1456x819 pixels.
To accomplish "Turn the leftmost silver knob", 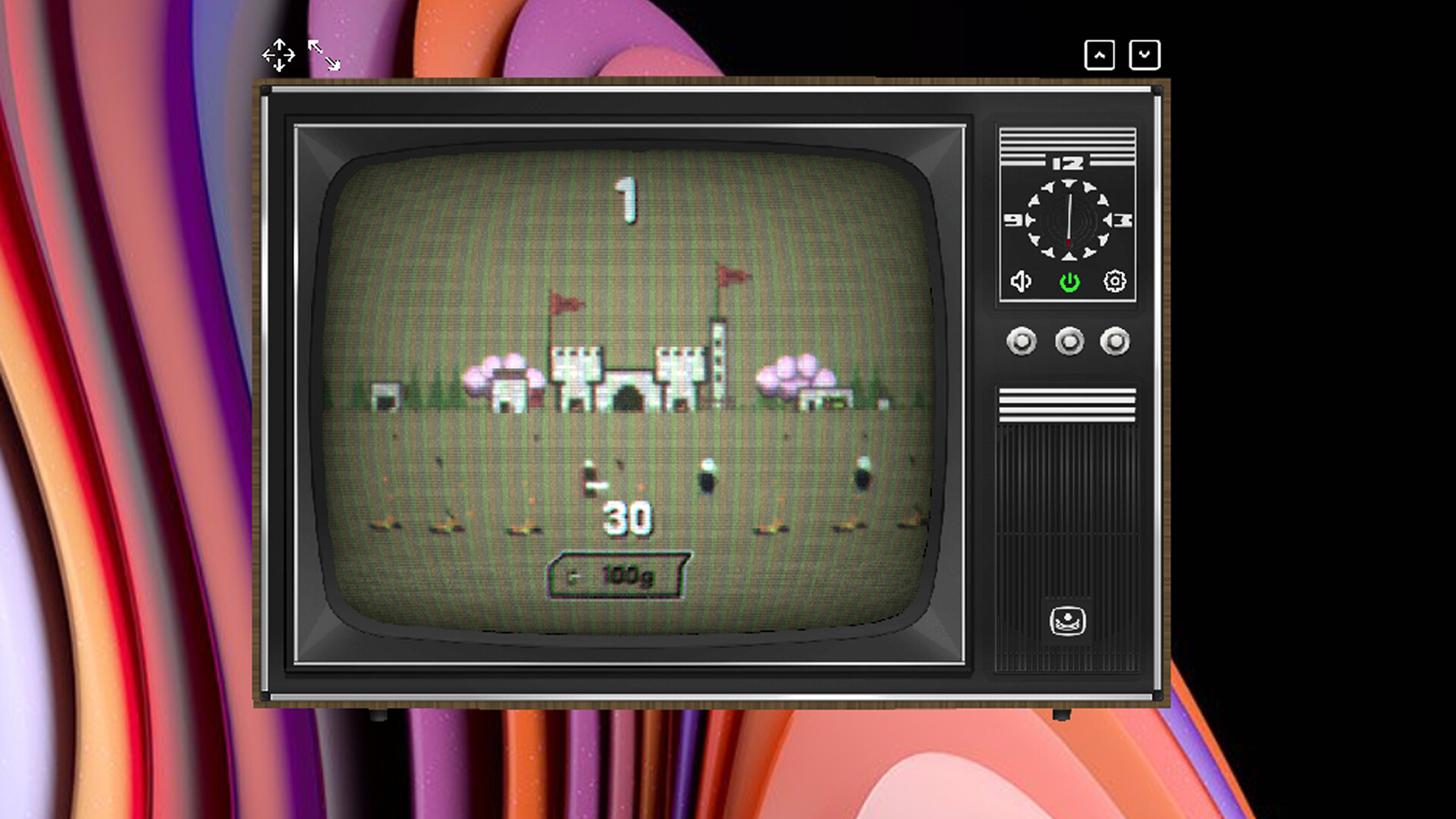I will (1023, 341).
